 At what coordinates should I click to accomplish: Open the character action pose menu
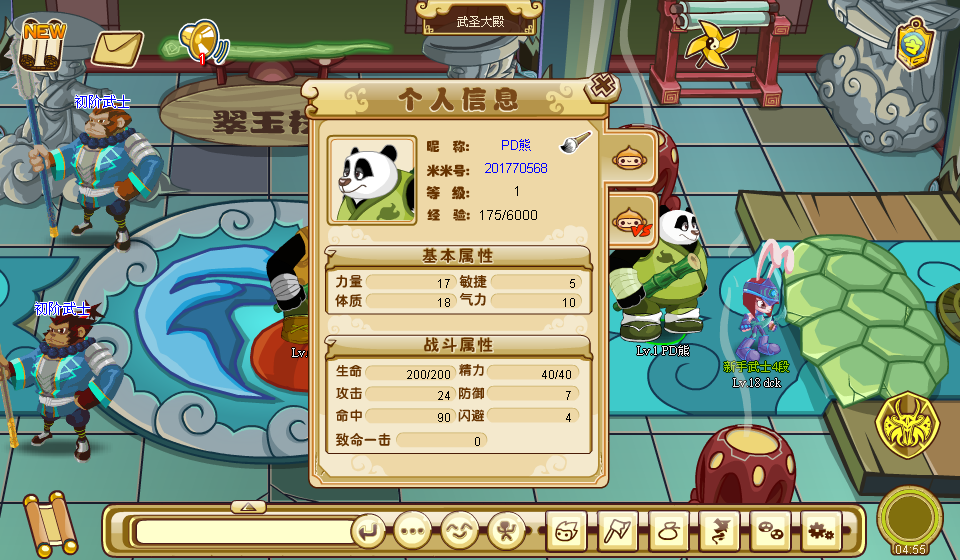507,530
